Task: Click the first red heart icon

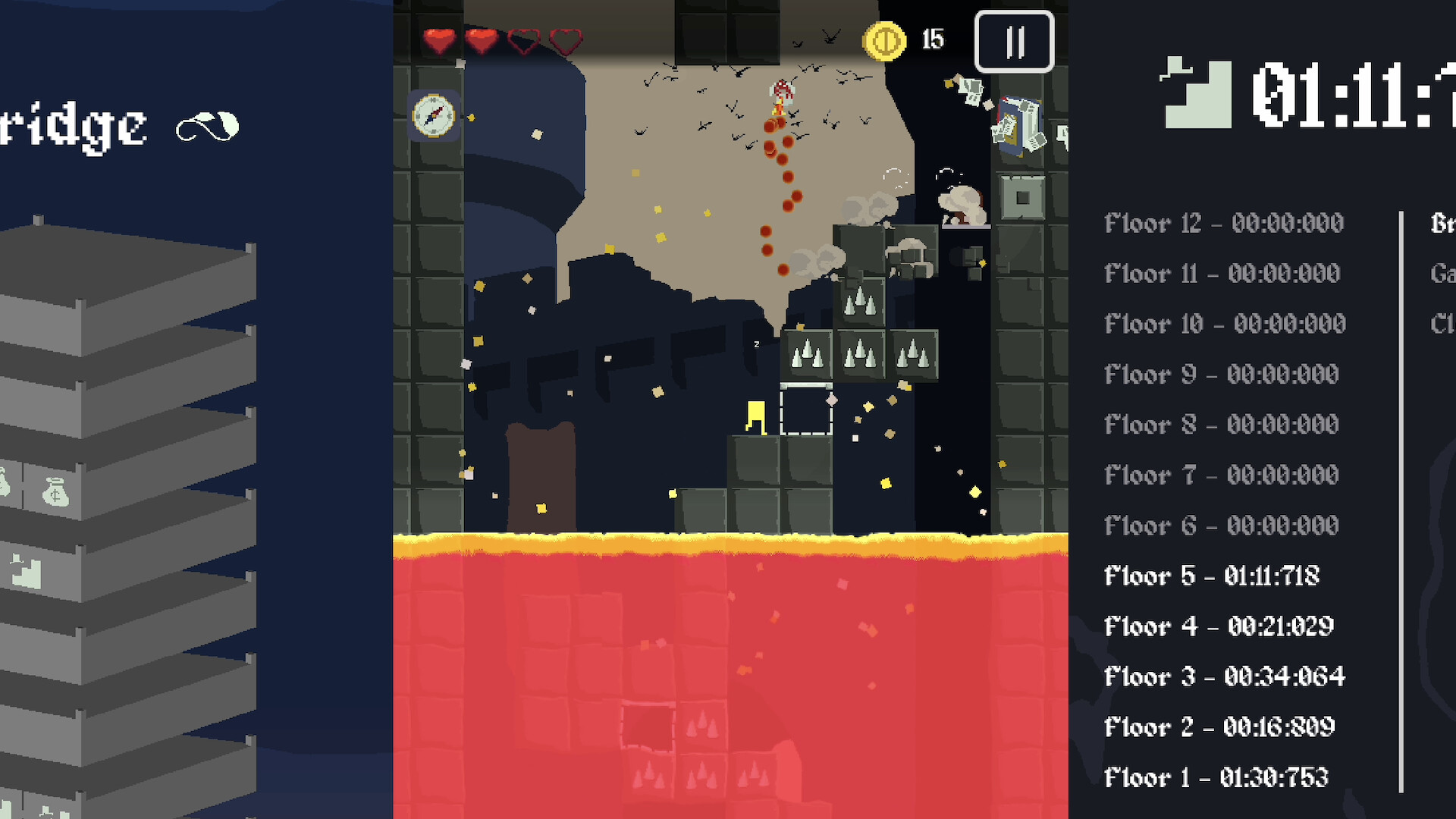Action: 440,42
